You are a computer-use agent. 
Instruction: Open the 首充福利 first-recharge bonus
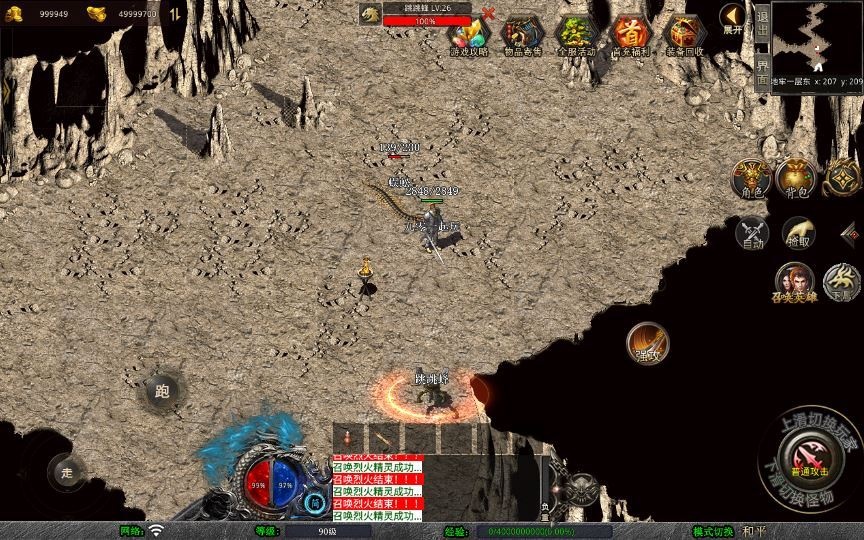coord(630,36)
